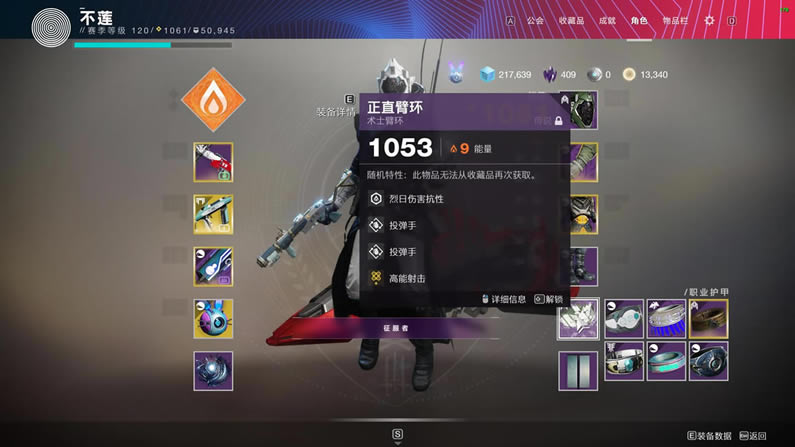Switch to the 物品栏 (Inventory) tab
The image size is (795, 447).
click(676, 20)
